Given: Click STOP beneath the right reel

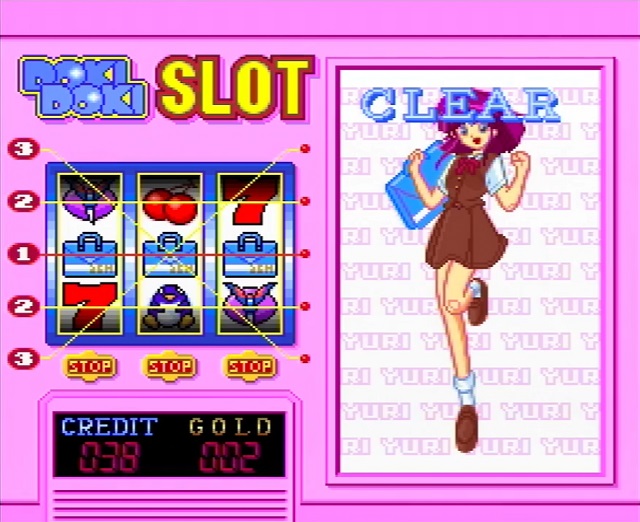Looking at the screenshot, I should (x=250, y=366).
